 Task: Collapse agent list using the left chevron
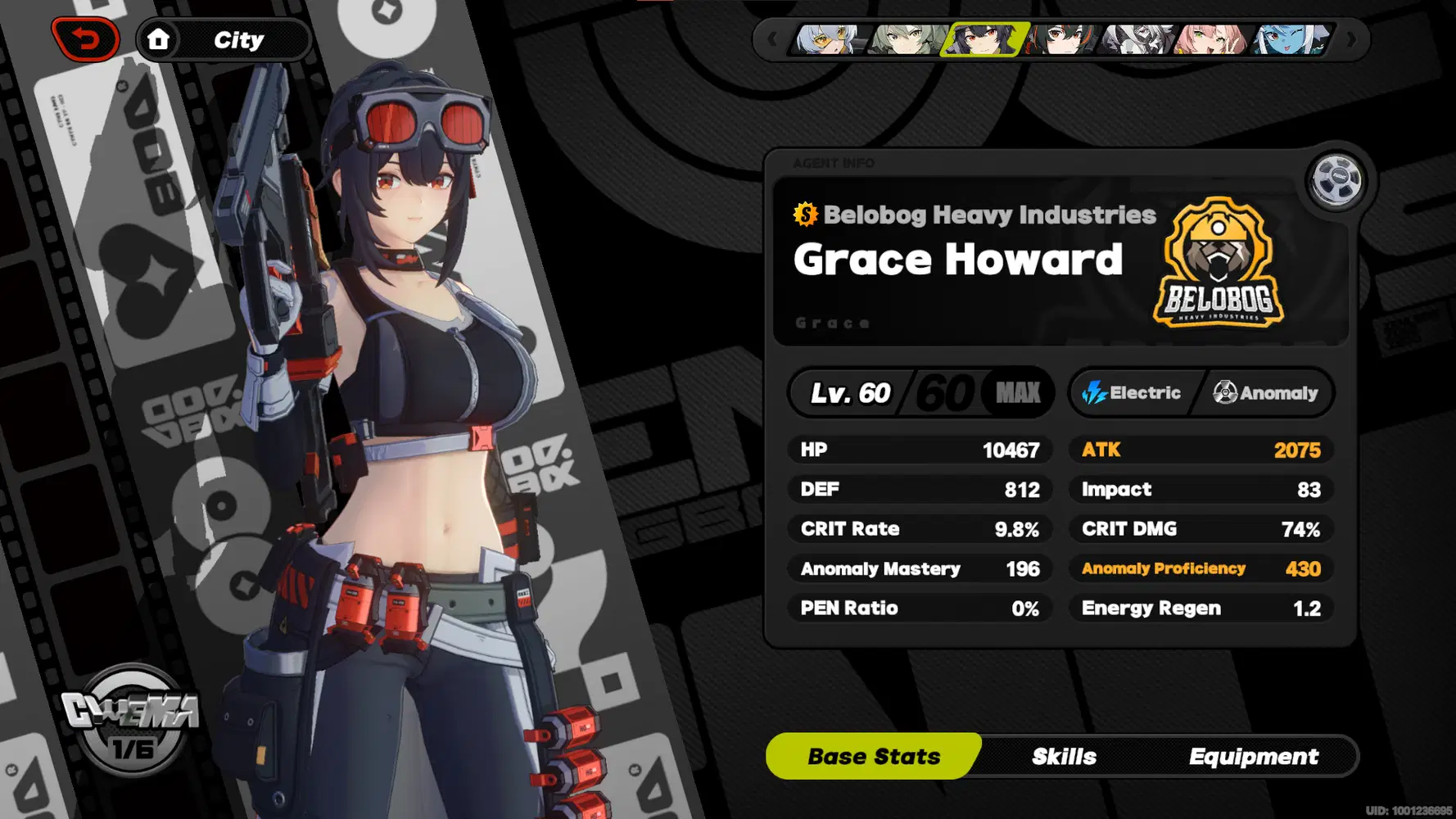[x=772, y=38]
